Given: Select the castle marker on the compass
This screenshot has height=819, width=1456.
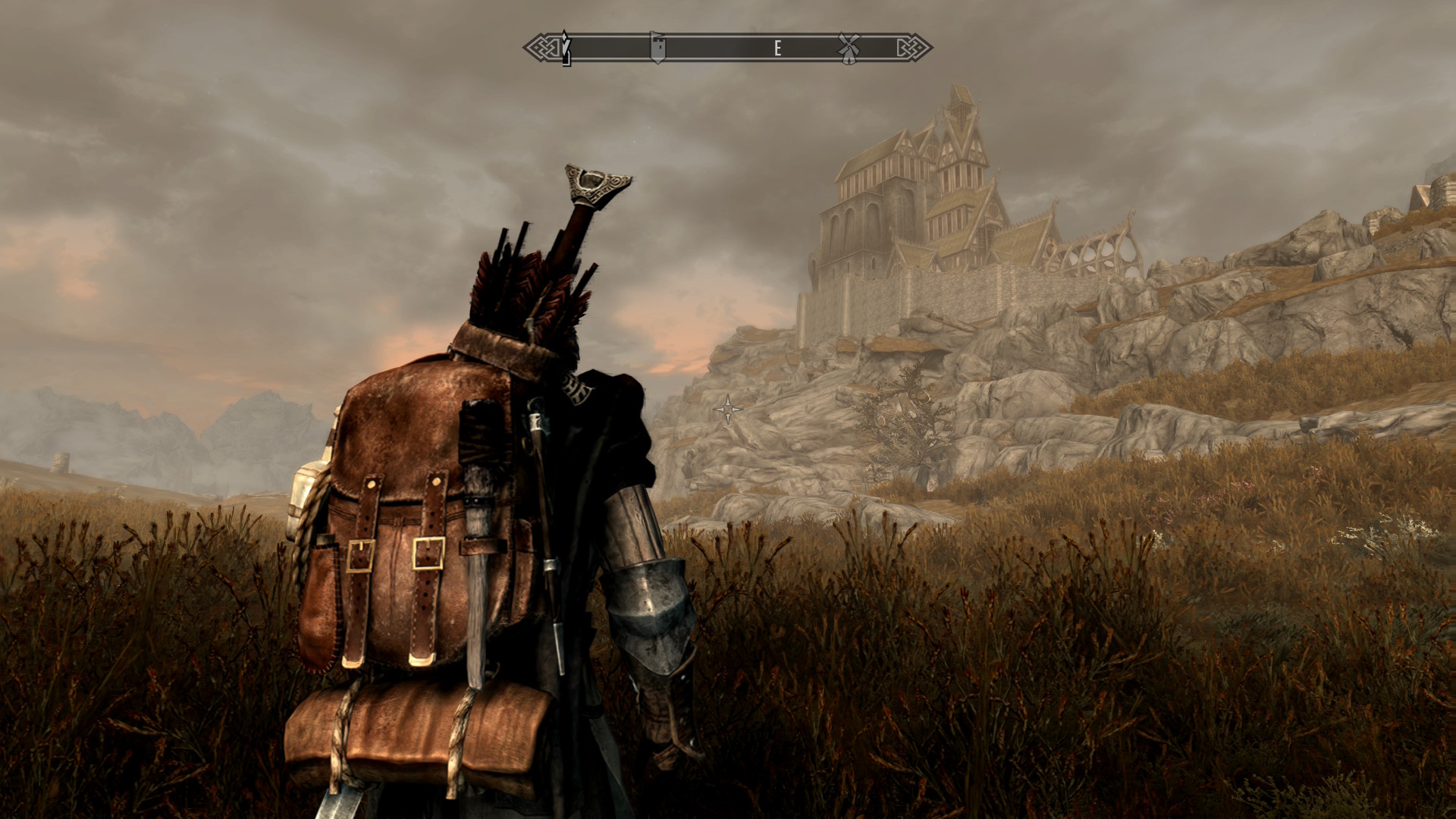Looking at the screenshot, I should click(658, 48).
